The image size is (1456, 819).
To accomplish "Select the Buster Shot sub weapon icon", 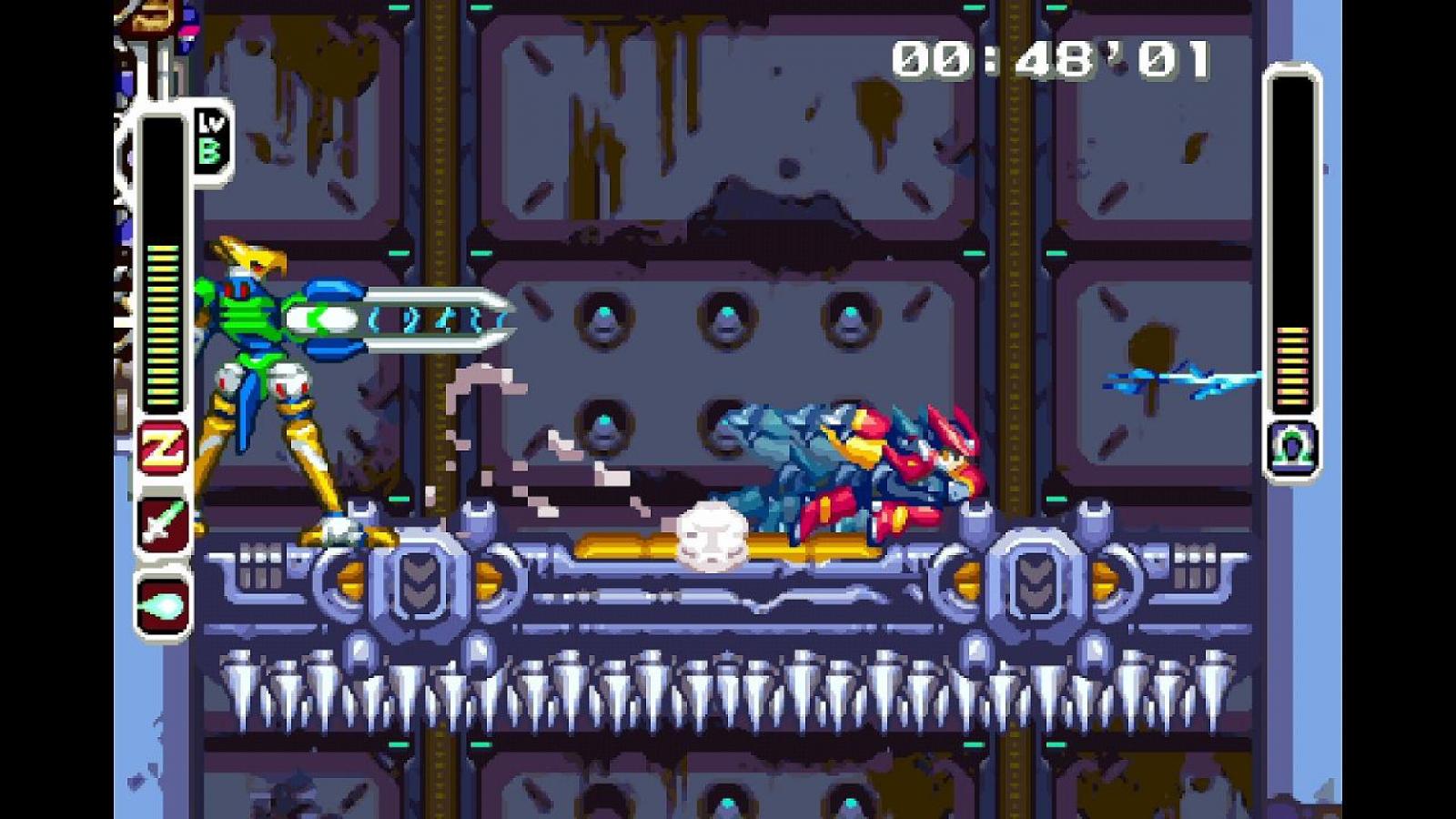I will tap(163, 603).
